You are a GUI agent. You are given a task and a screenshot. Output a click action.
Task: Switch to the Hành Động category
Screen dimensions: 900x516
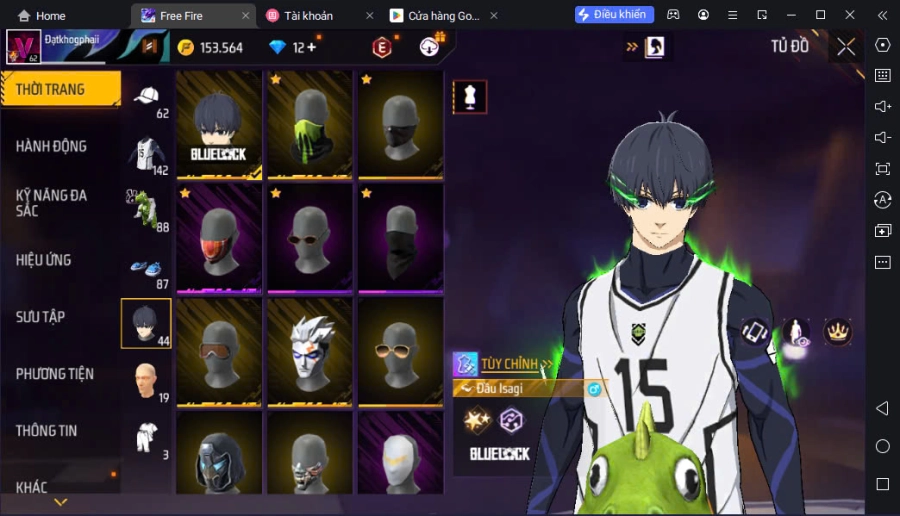[52, 146]
